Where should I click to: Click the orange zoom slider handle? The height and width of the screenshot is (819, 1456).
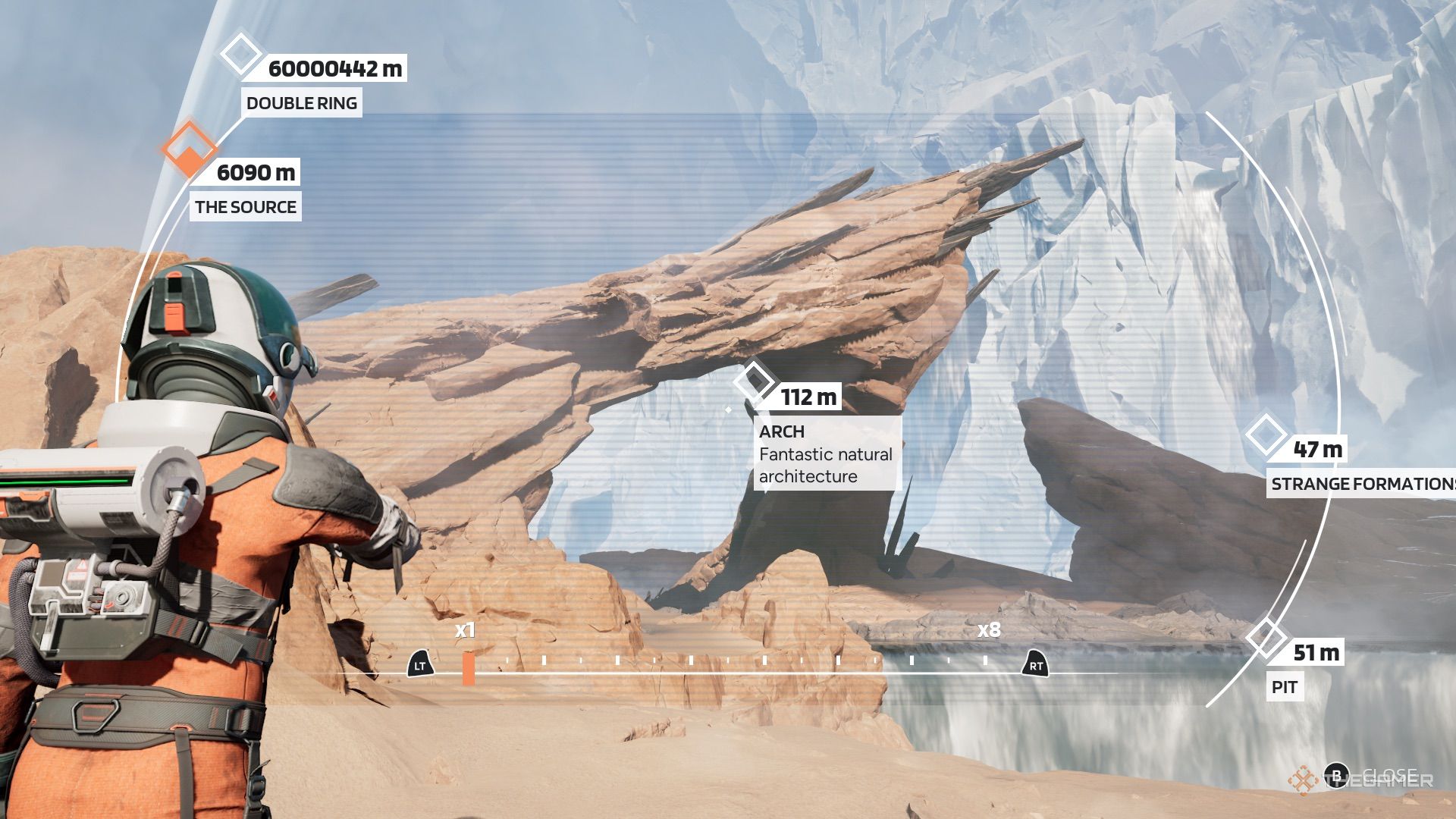click(469, 668)
